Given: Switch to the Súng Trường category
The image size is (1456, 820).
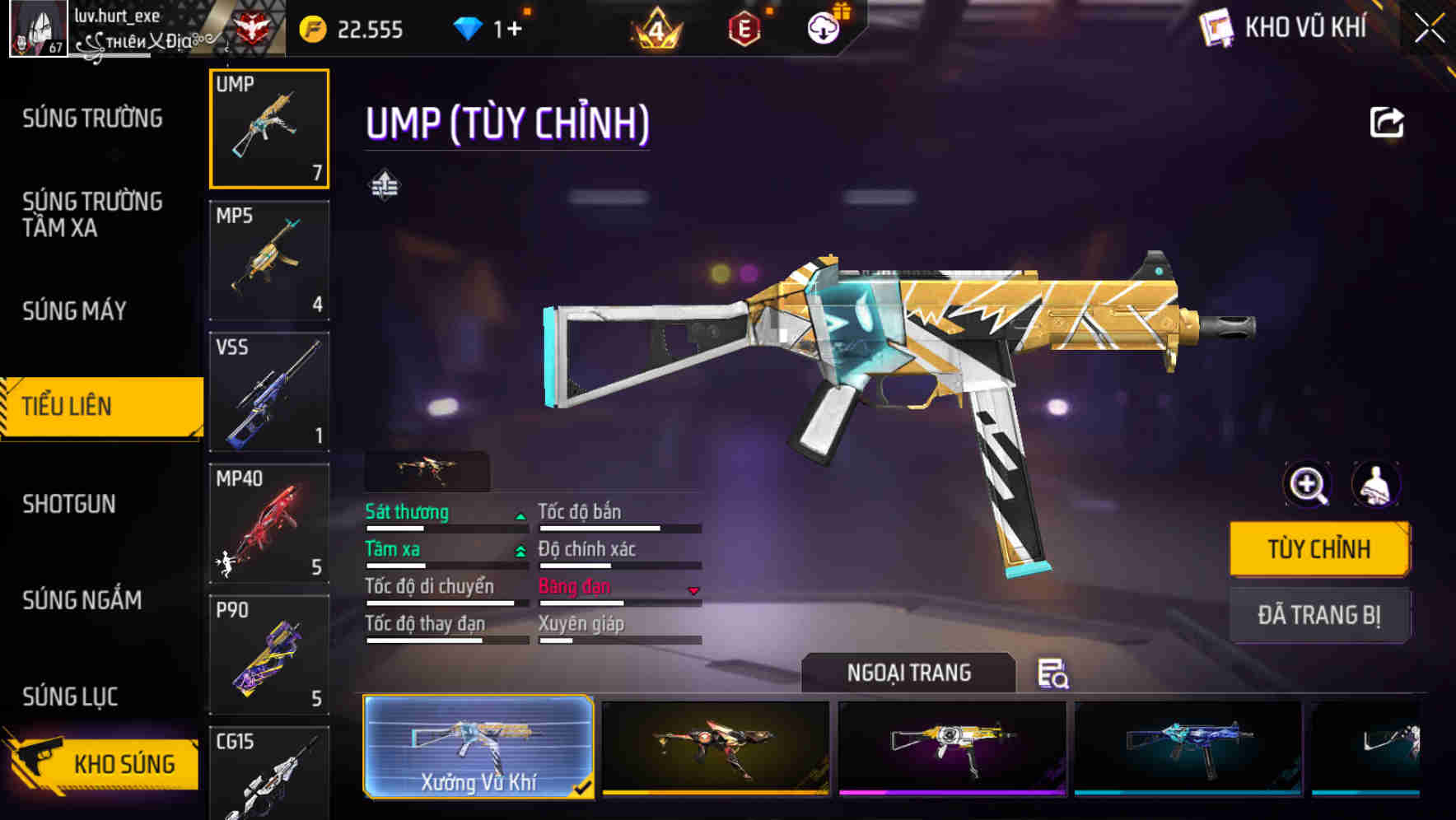Looking at the screenshot, I should [x=92, y=119].
